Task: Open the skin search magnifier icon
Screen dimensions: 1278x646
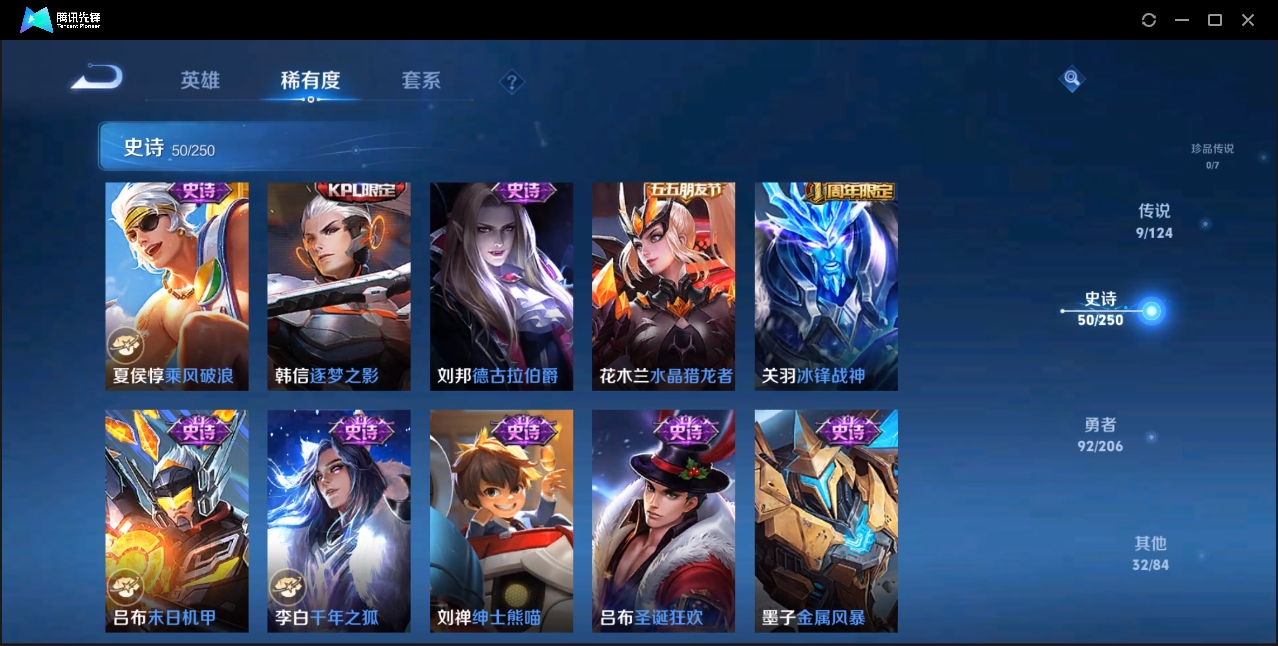Action: point(1071,78)
